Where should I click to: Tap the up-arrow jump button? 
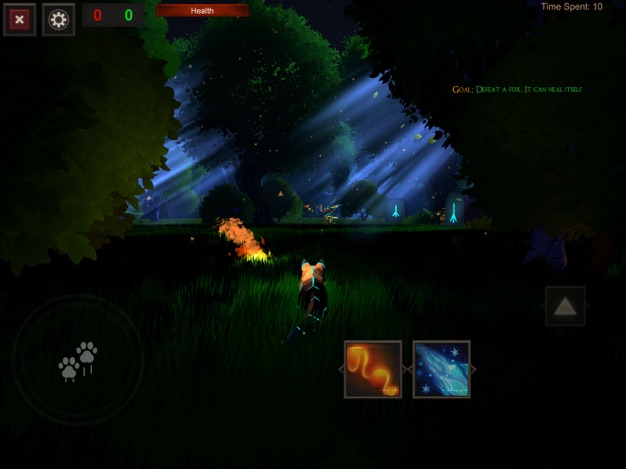(565, 306)
